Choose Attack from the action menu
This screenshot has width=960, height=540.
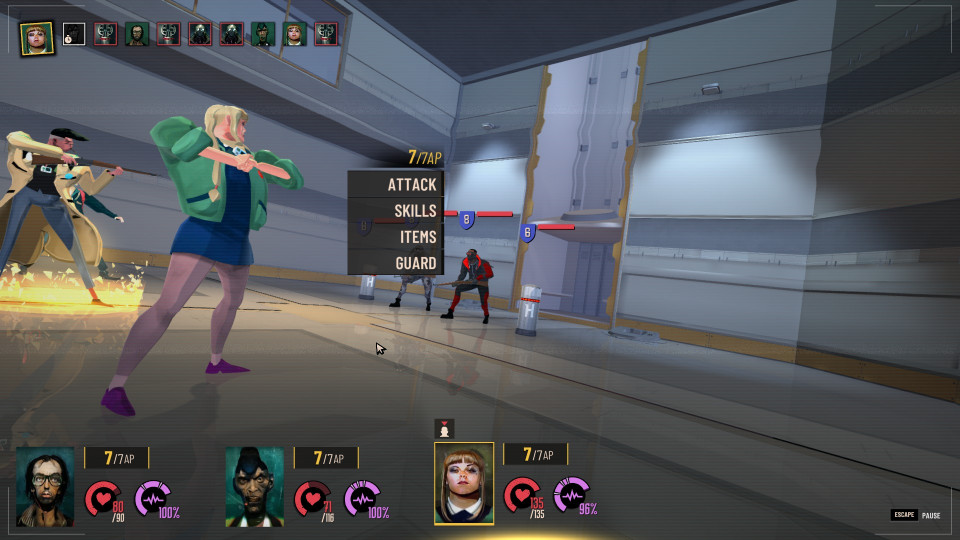click(397, 185)
